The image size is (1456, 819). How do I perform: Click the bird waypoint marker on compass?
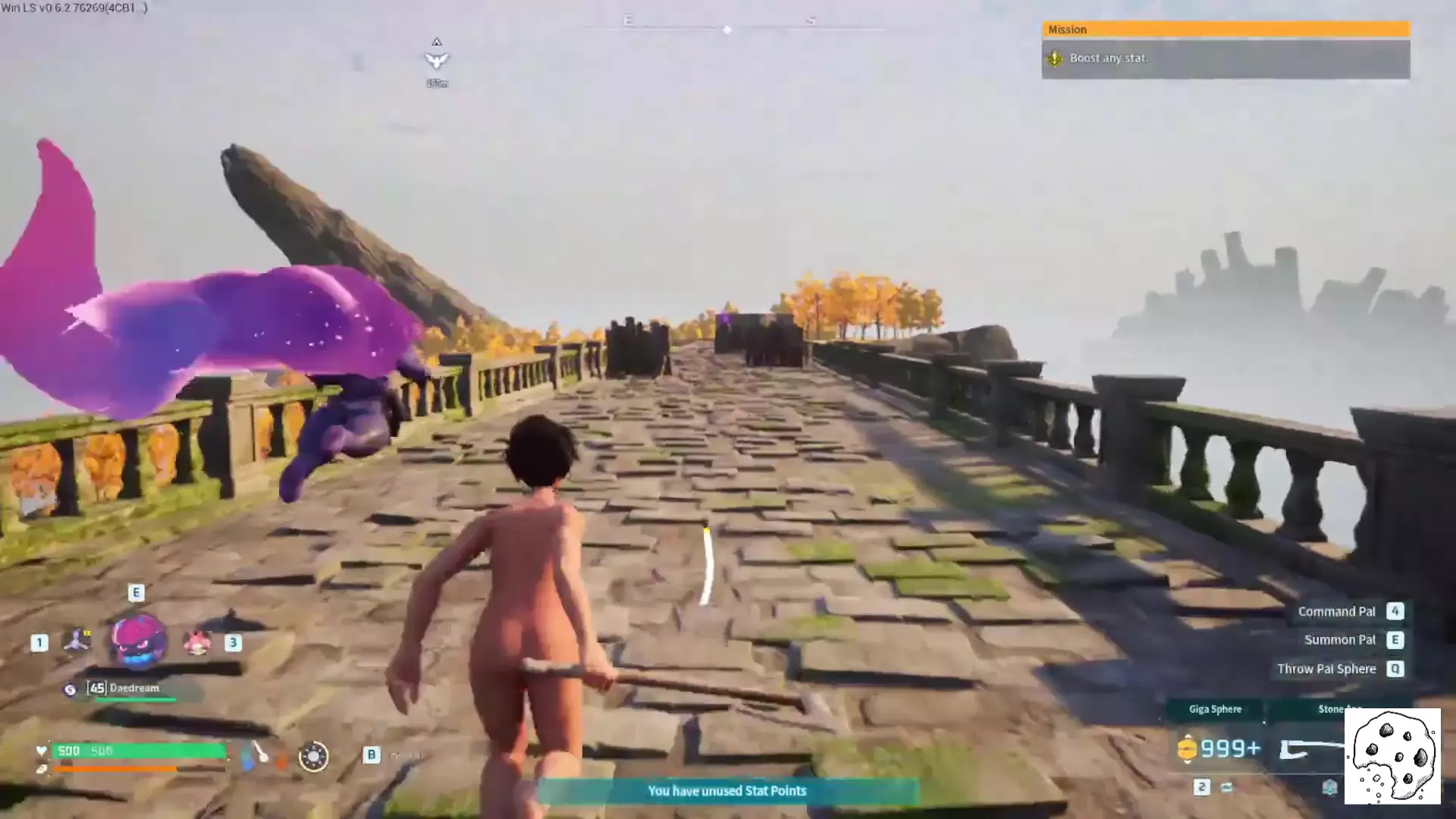coord(436,61)
